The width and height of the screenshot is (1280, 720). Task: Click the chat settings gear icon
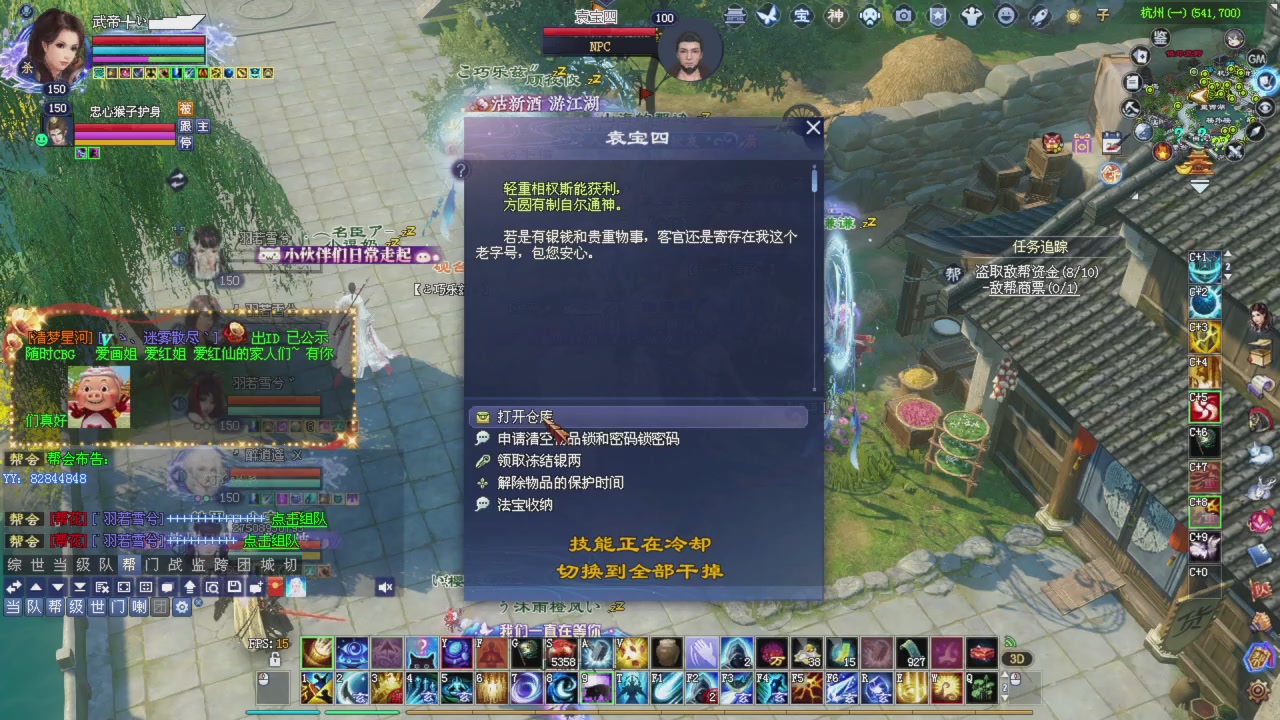(182, 605)
